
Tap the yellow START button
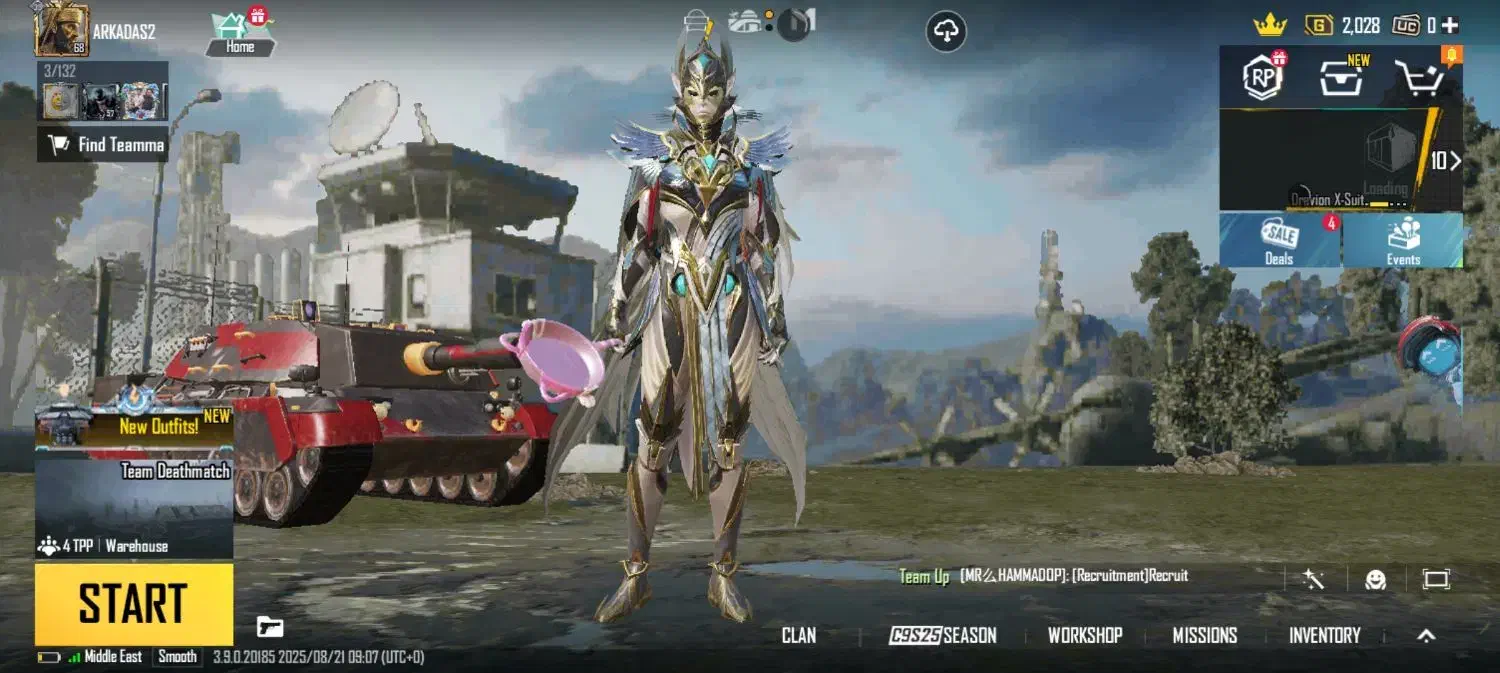pyautogui.click(x=134, y=604)
